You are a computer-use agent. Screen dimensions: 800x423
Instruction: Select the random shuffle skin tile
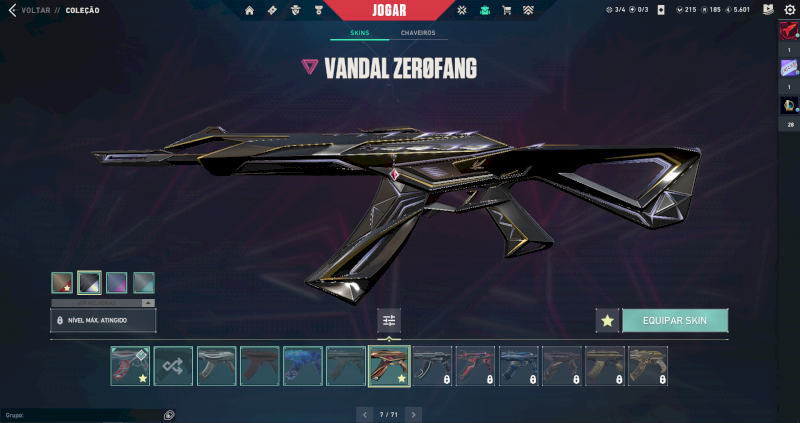(x=173, y=366)
